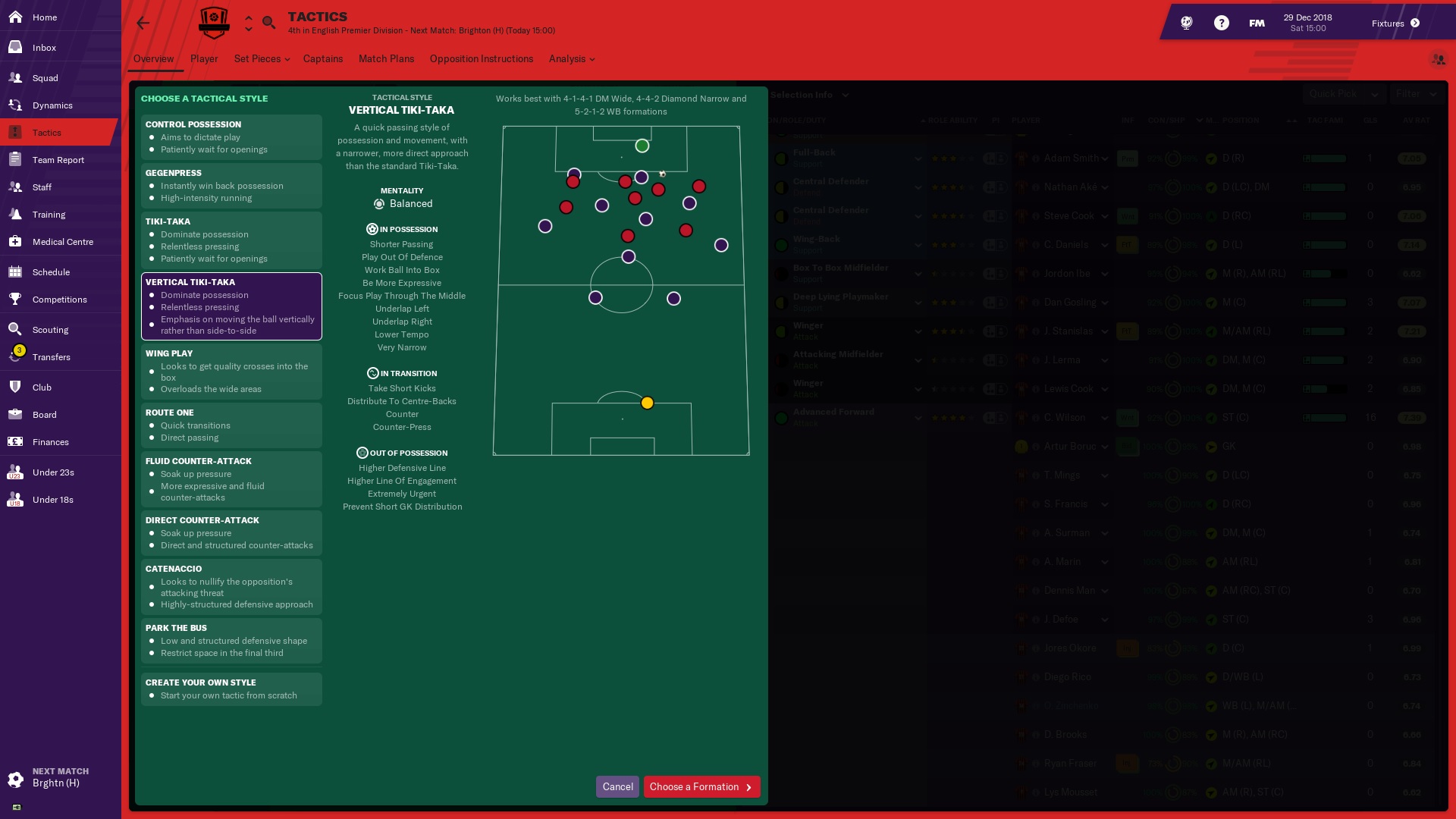Open the Opposition Instructions tab
1456x819 pixels.
coord(481,59)
